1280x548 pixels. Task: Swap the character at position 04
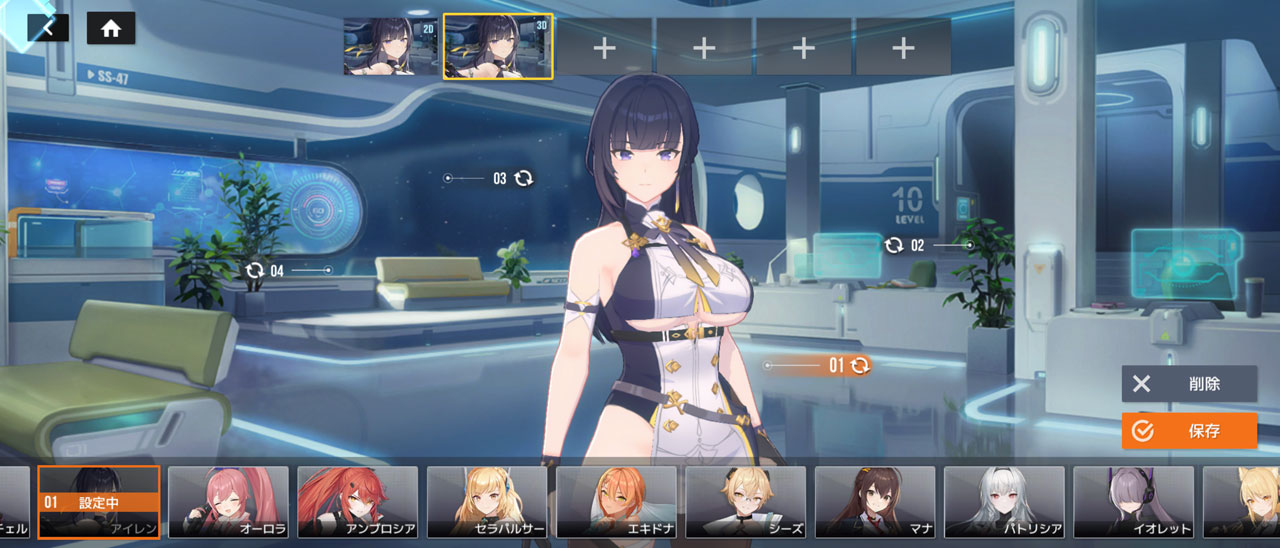pyautogui.click(x=254, y=270)
